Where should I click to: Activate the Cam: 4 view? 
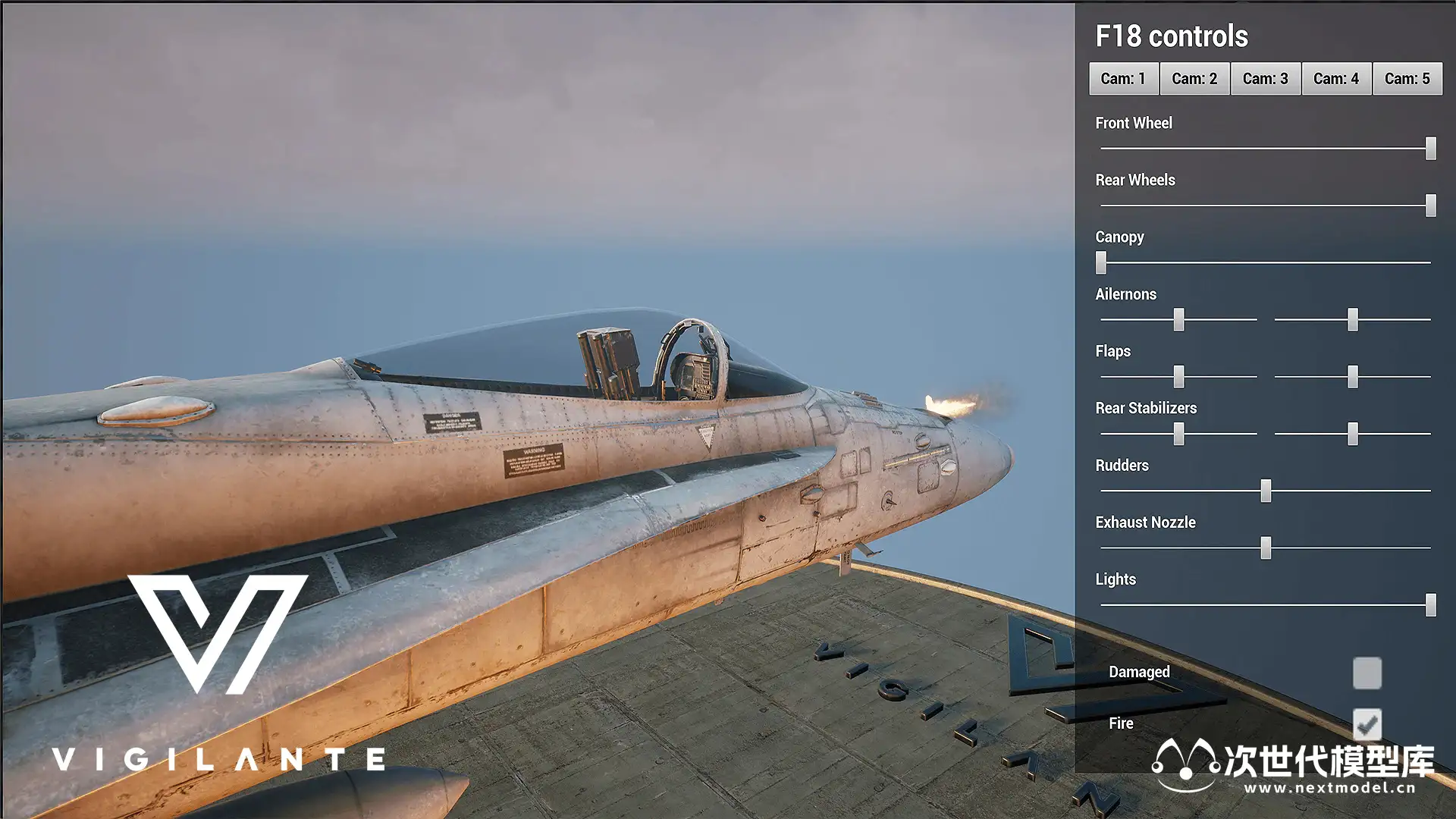pyautogui.click(x=1336, y=79)
